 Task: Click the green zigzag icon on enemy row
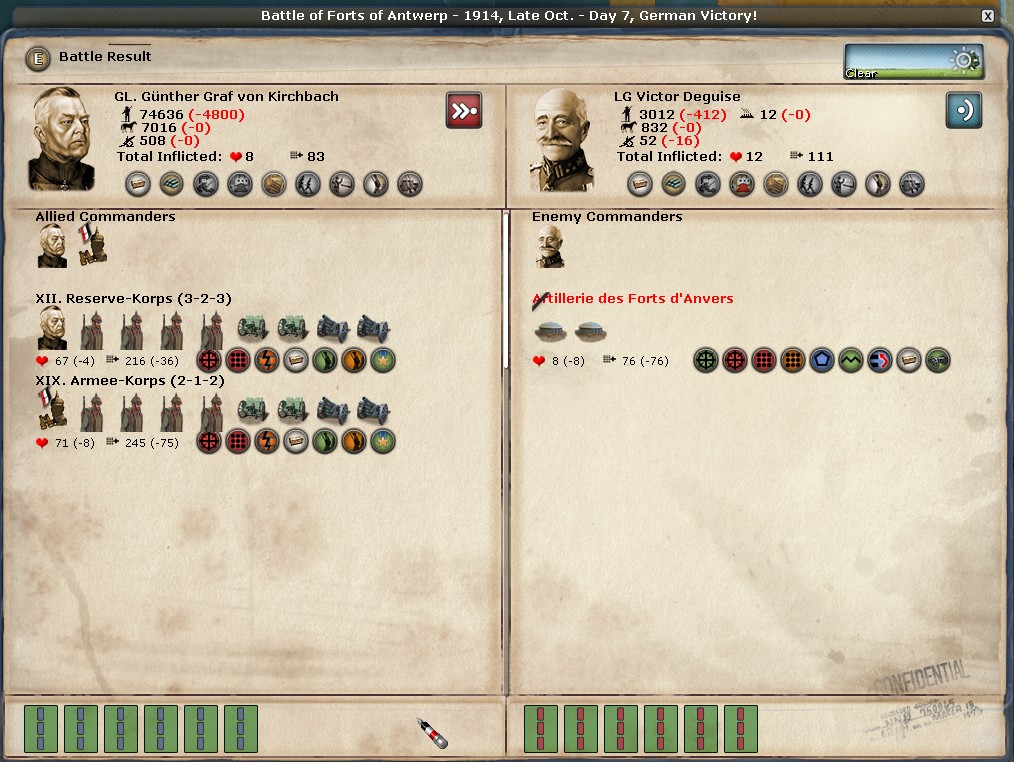pyautogui.click(x=851, y=361)
